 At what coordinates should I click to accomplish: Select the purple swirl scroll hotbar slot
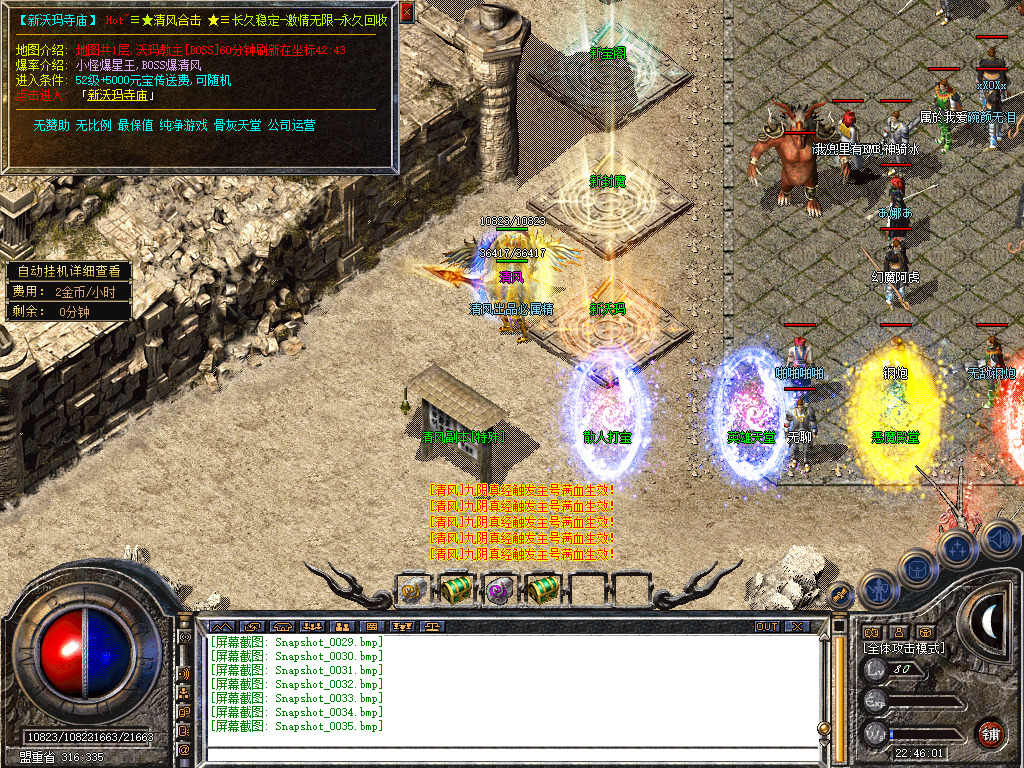[498, 590]
